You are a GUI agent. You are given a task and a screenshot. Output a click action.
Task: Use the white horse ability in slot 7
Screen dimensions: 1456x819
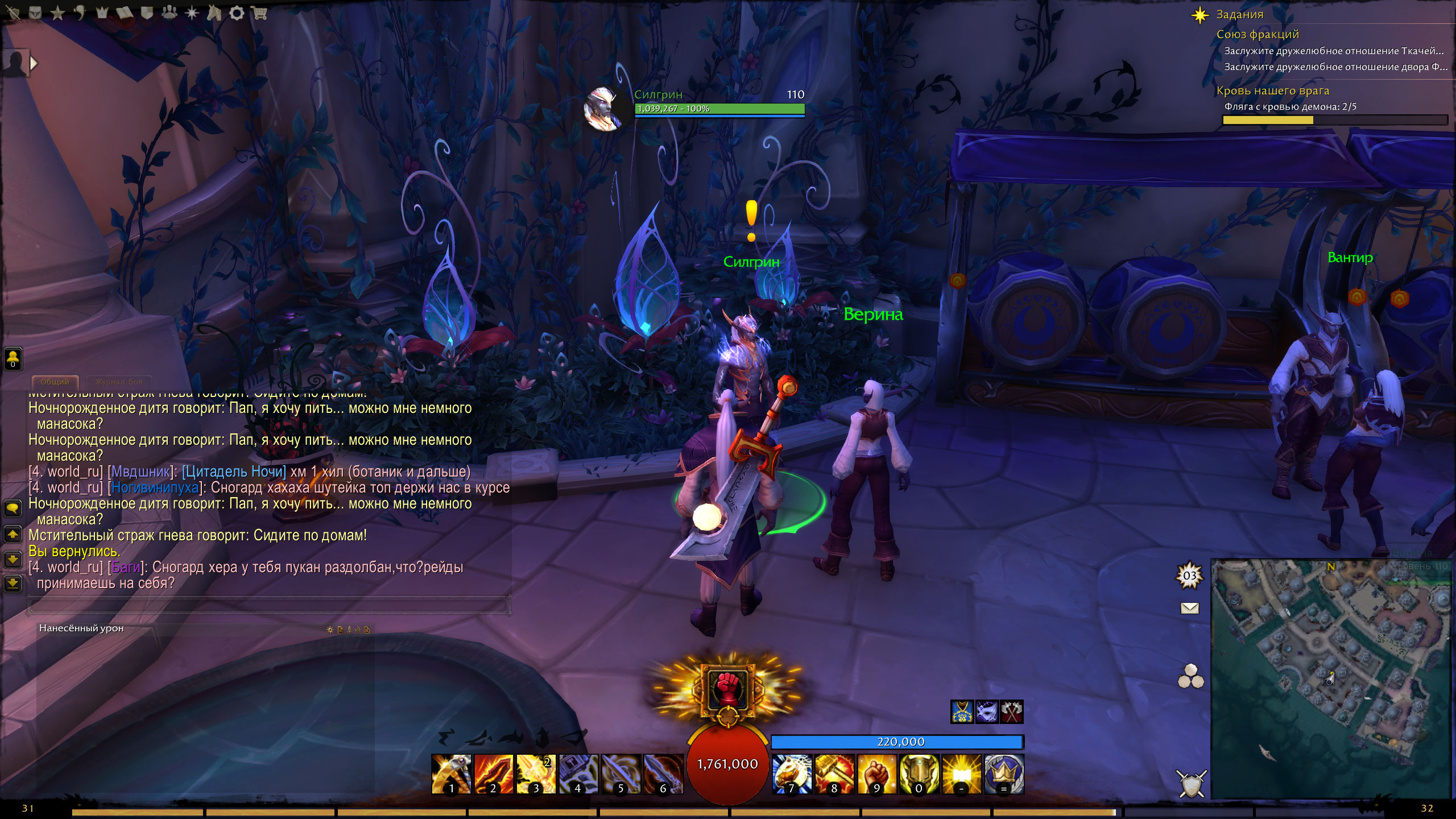tap(792, 773)
